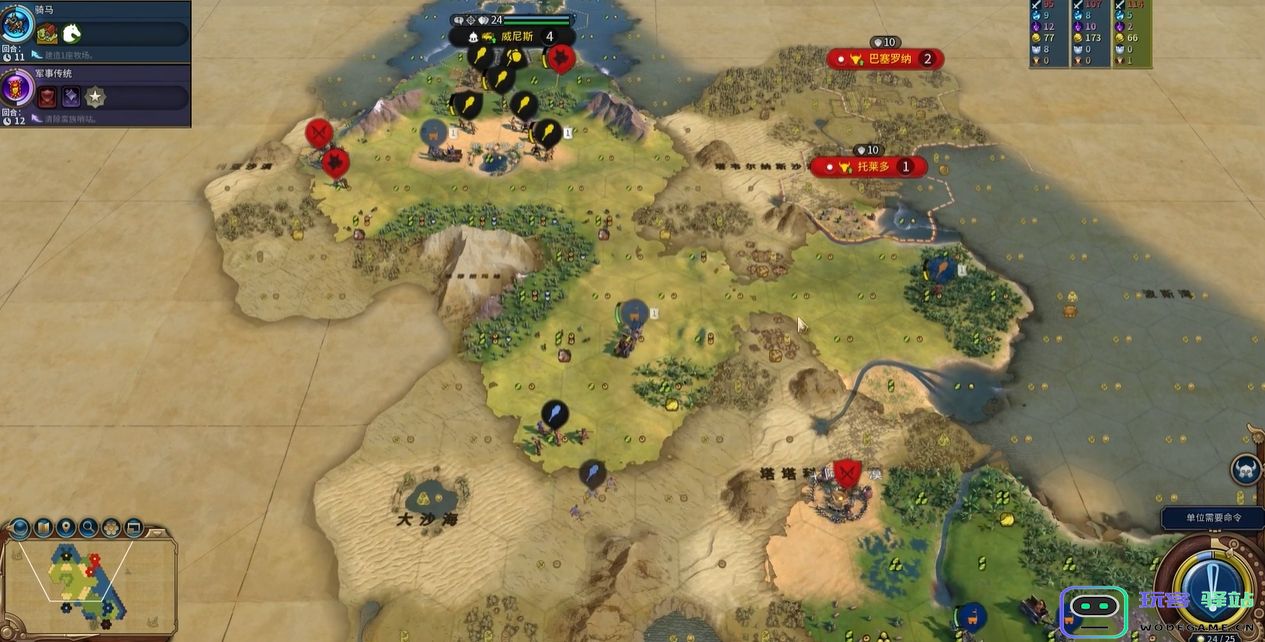This screenshot has width=1265, height=642.
Task: Select the 巴塞罗纳 city banner
Action: tap(885, 59)
